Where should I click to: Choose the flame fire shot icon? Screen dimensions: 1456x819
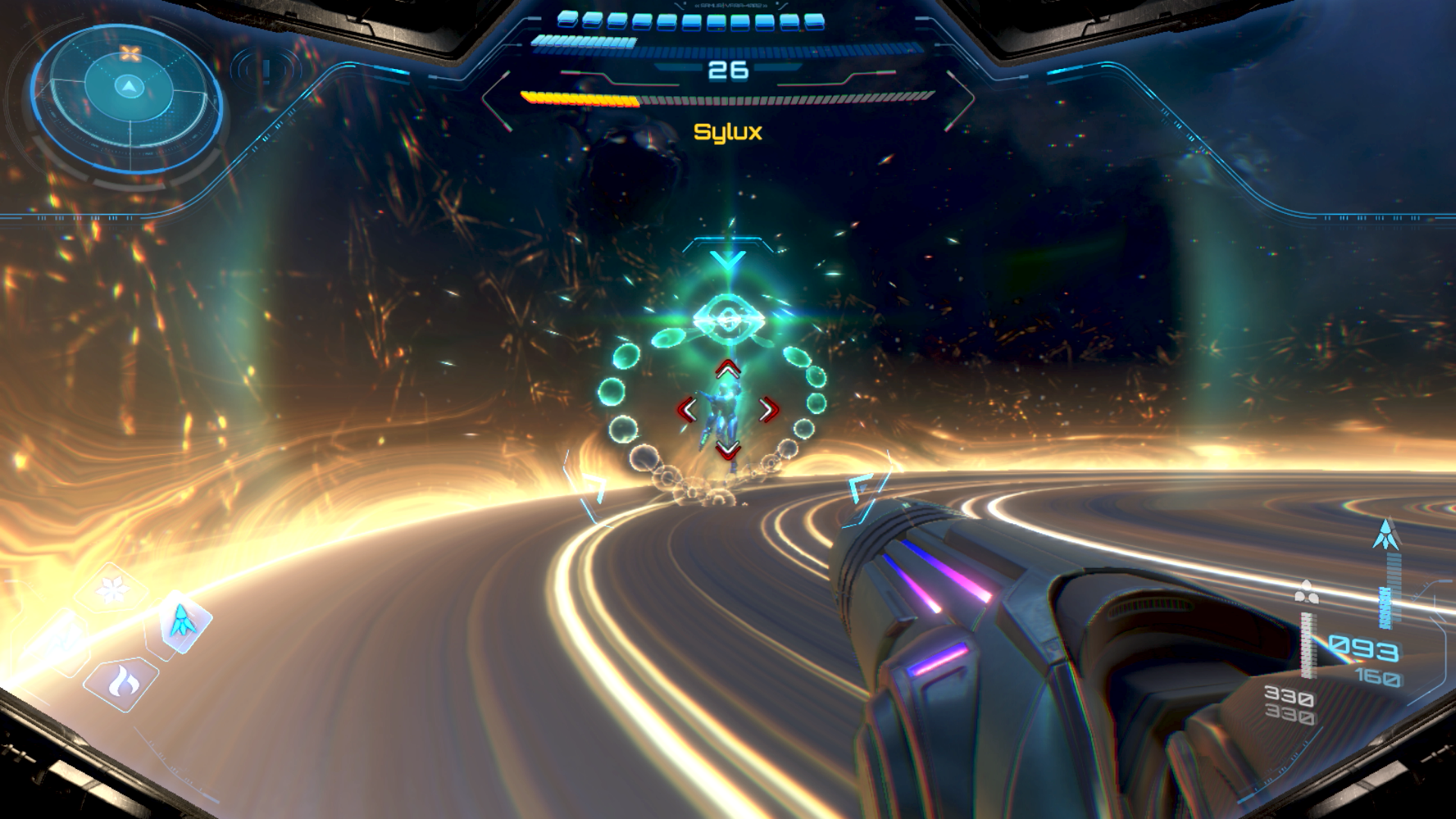(x=123, y=682)
